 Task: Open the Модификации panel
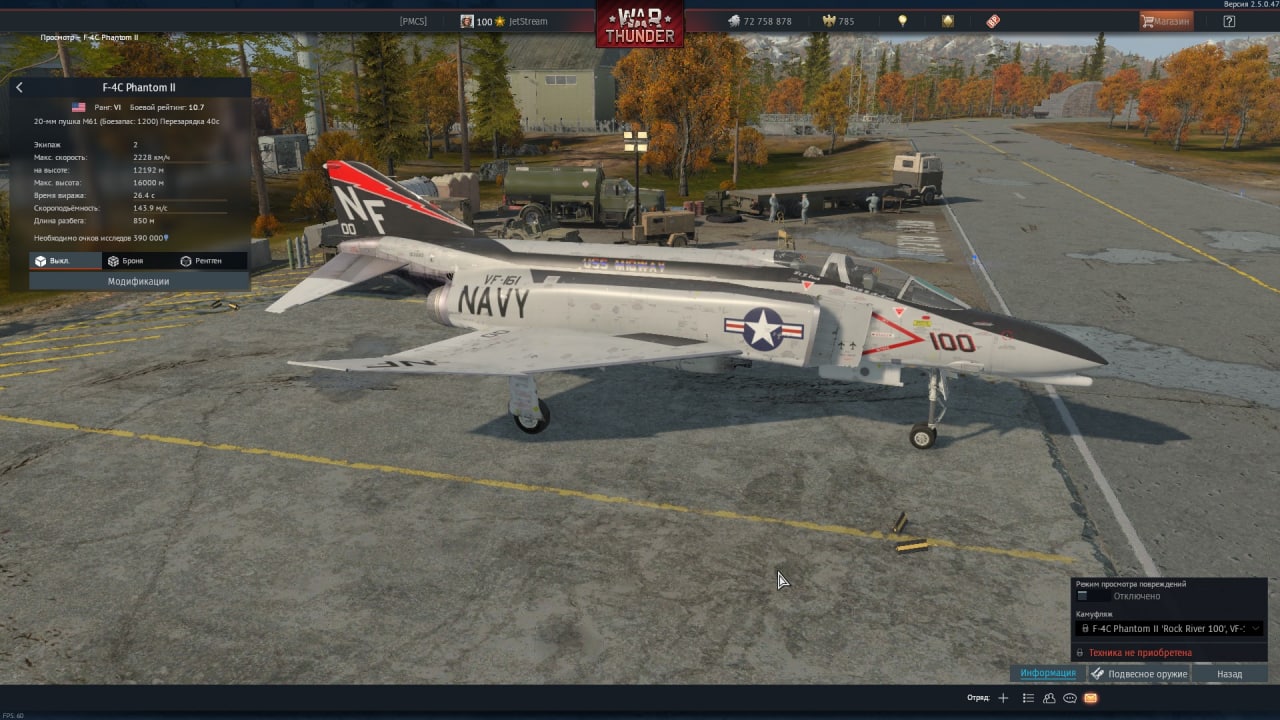(x=138, y=282)
